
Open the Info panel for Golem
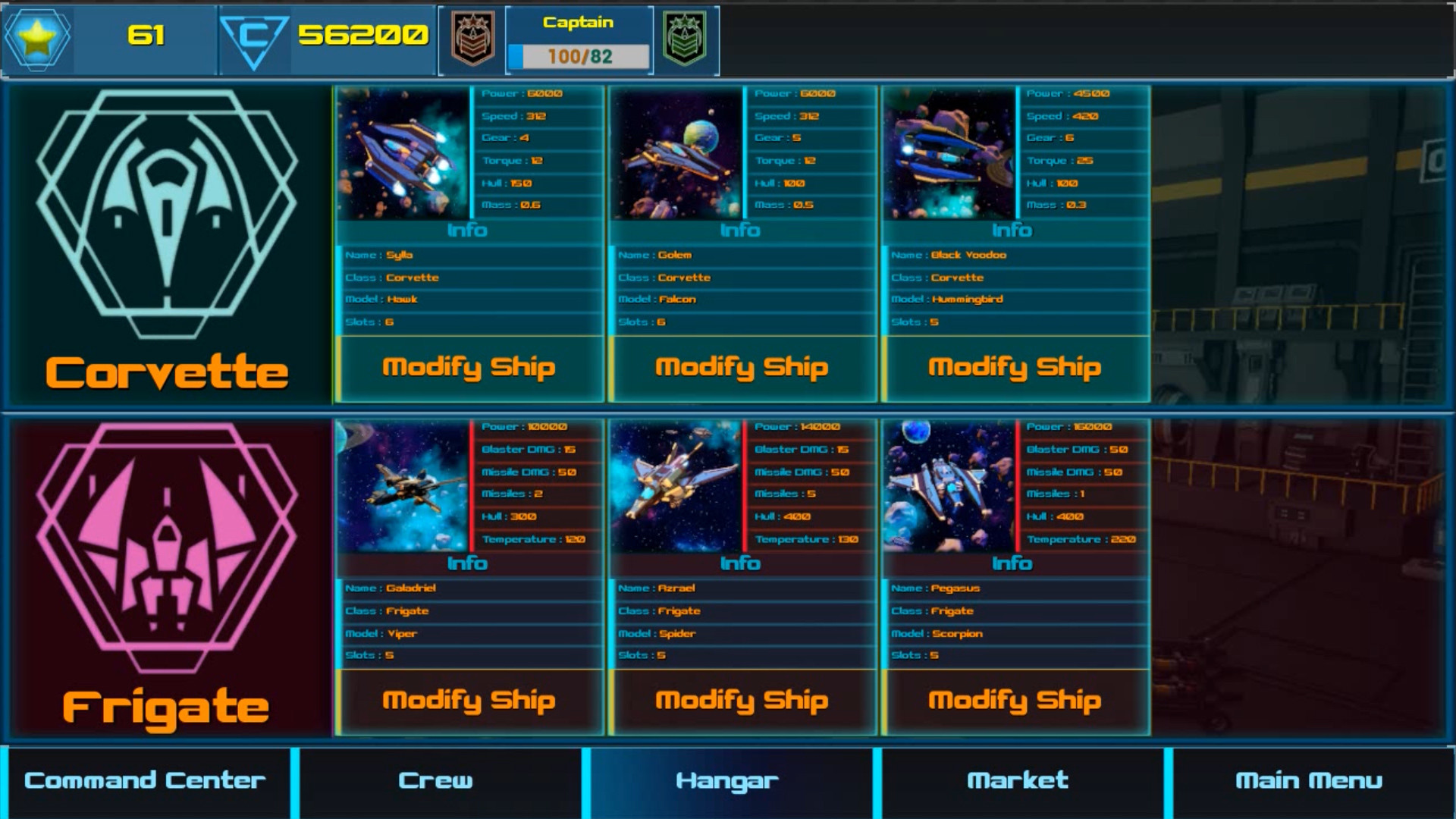742,231
